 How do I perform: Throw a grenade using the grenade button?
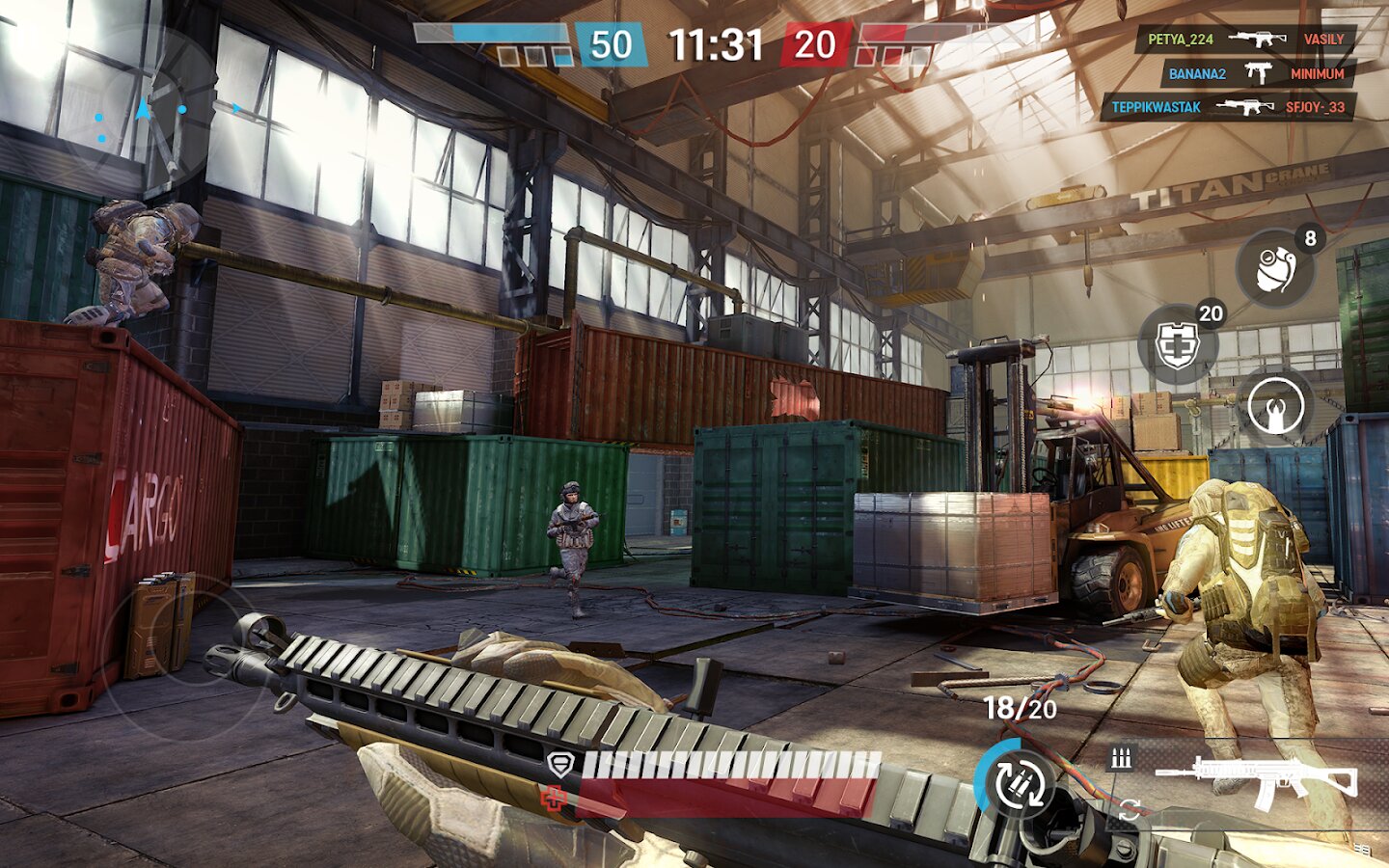1277,268
